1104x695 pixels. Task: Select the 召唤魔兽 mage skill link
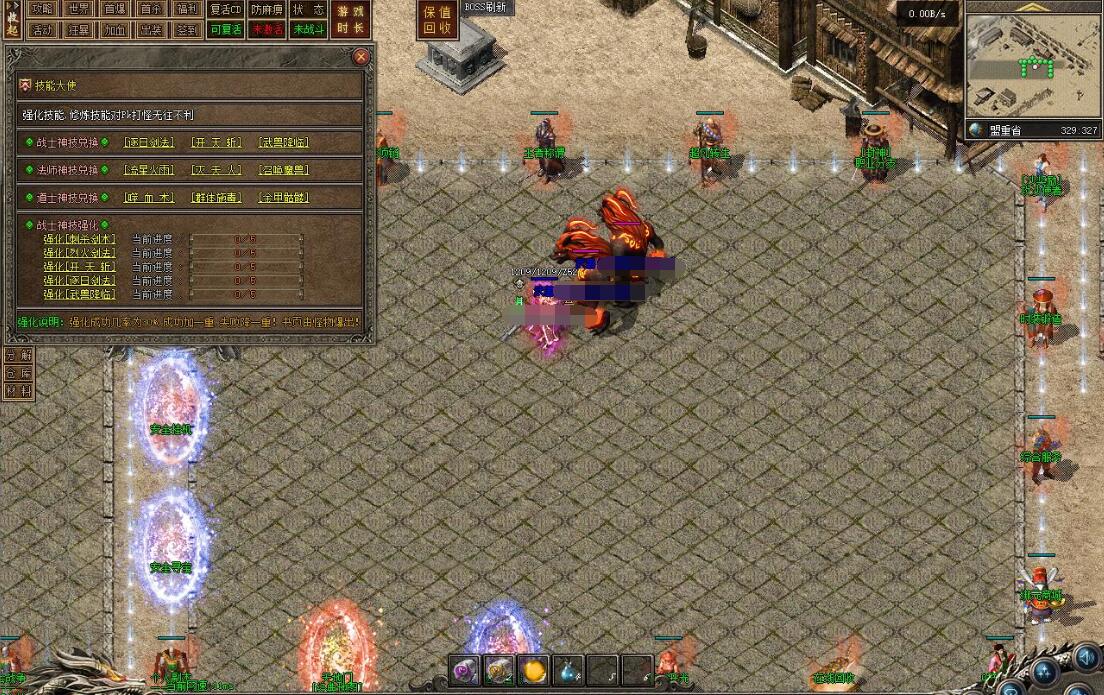coord(284,170)
